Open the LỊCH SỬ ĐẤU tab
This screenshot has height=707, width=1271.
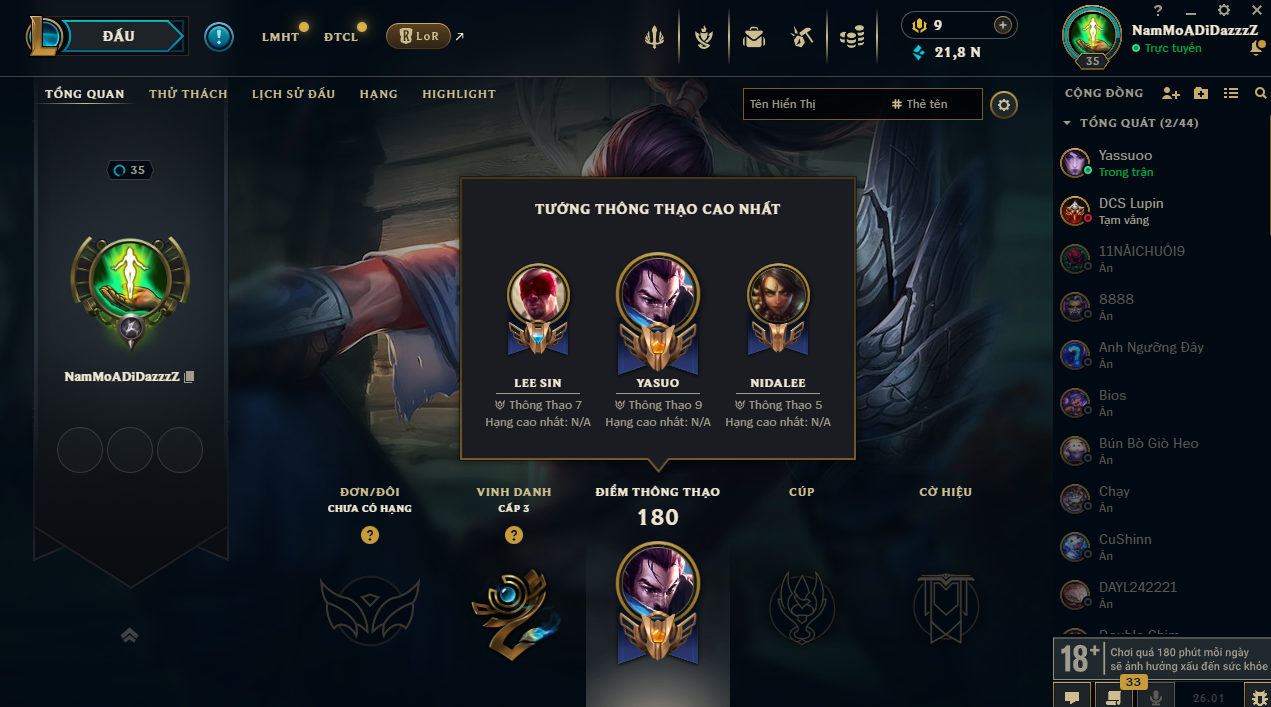coord(293,94)
